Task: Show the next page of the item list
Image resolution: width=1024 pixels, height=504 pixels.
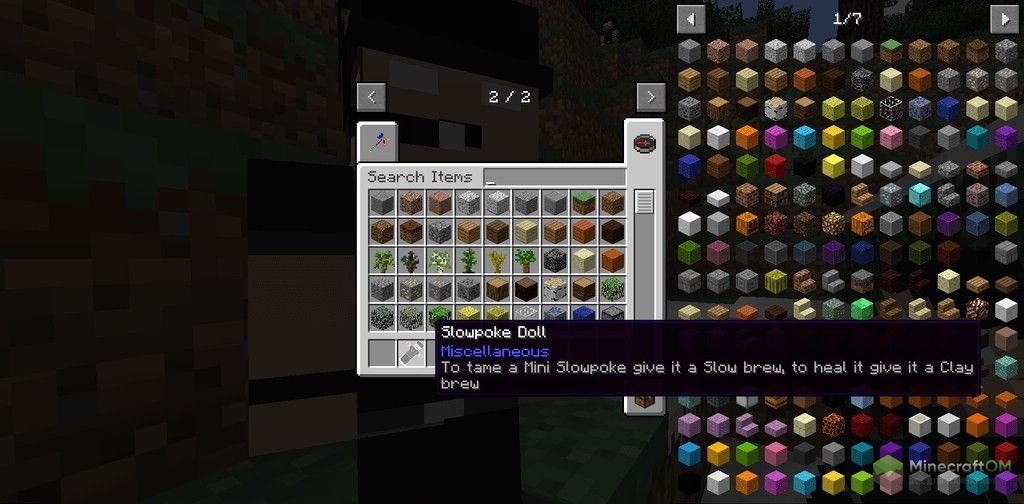Action: point(1003,18)
